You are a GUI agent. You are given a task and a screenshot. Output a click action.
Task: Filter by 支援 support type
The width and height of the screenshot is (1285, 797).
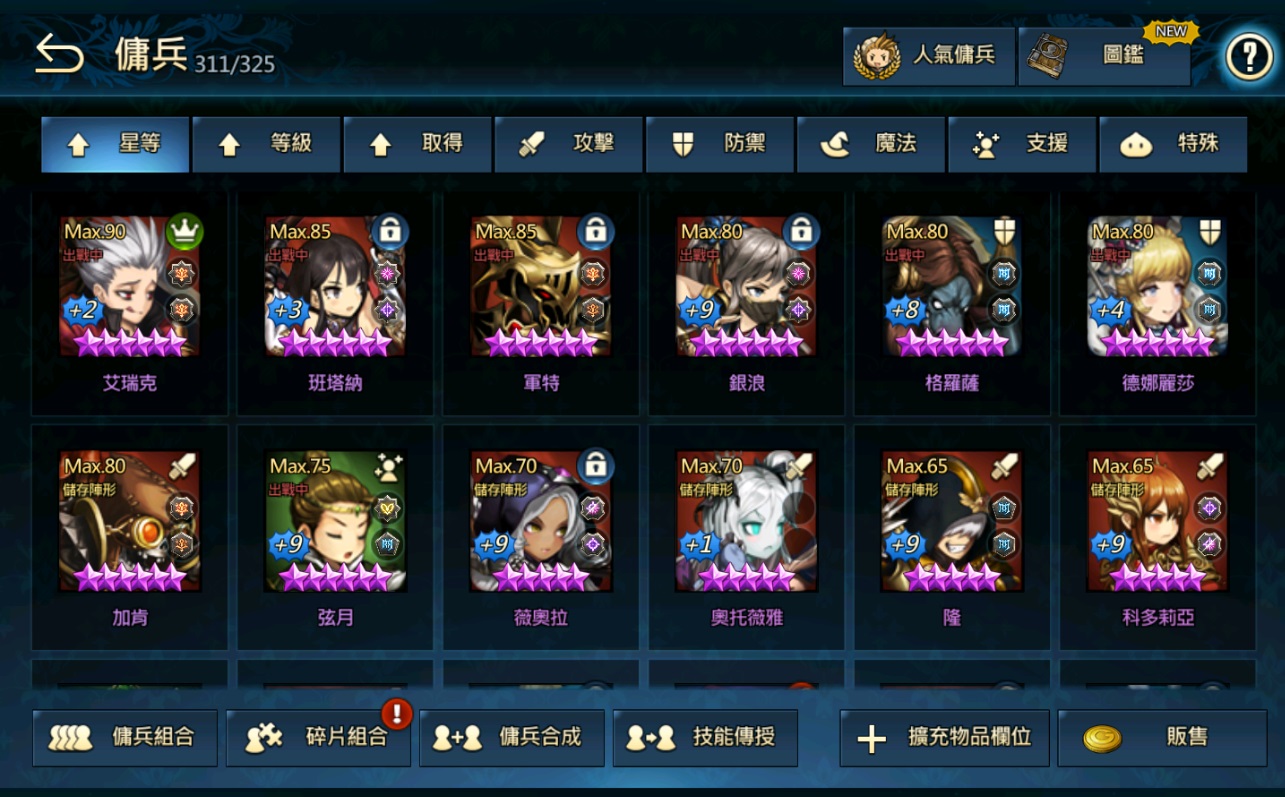(1021, 145)
